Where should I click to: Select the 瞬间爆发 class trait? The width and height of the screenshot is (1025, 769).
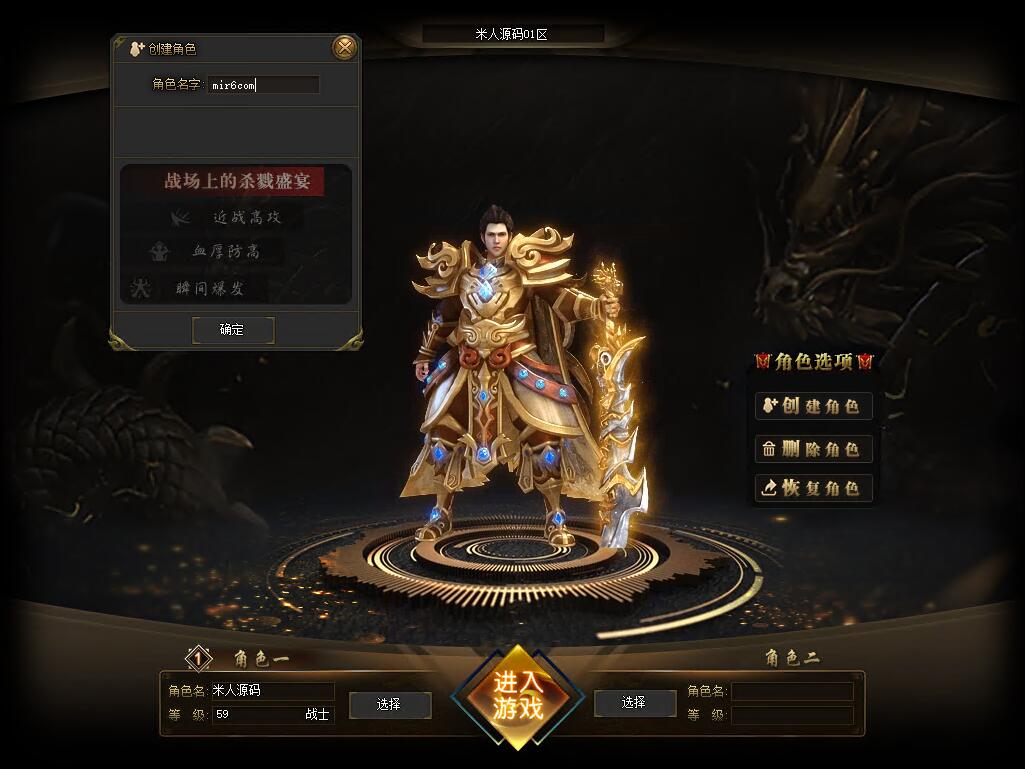210,289
